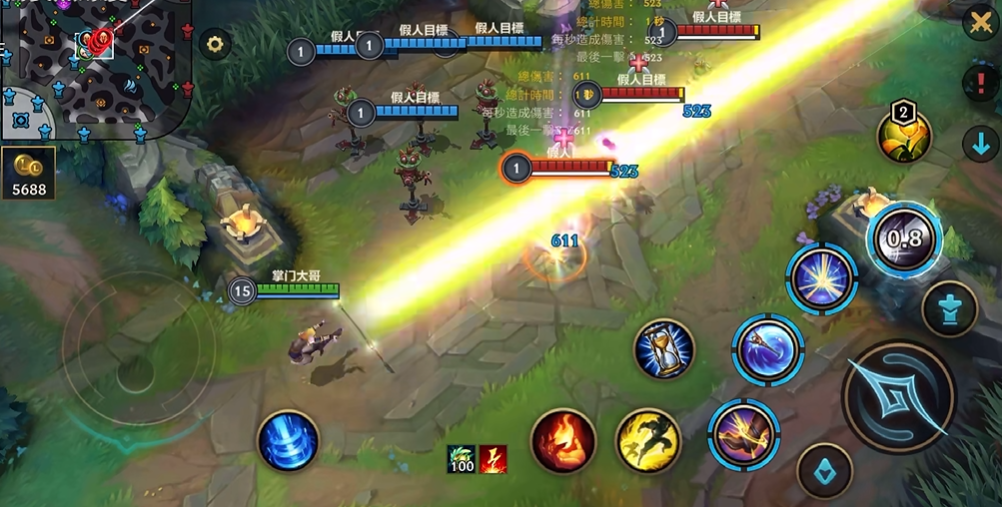The image size is (1002, 507).
Task: Fire the purple bow ability
Action: [x=744, y=433]
